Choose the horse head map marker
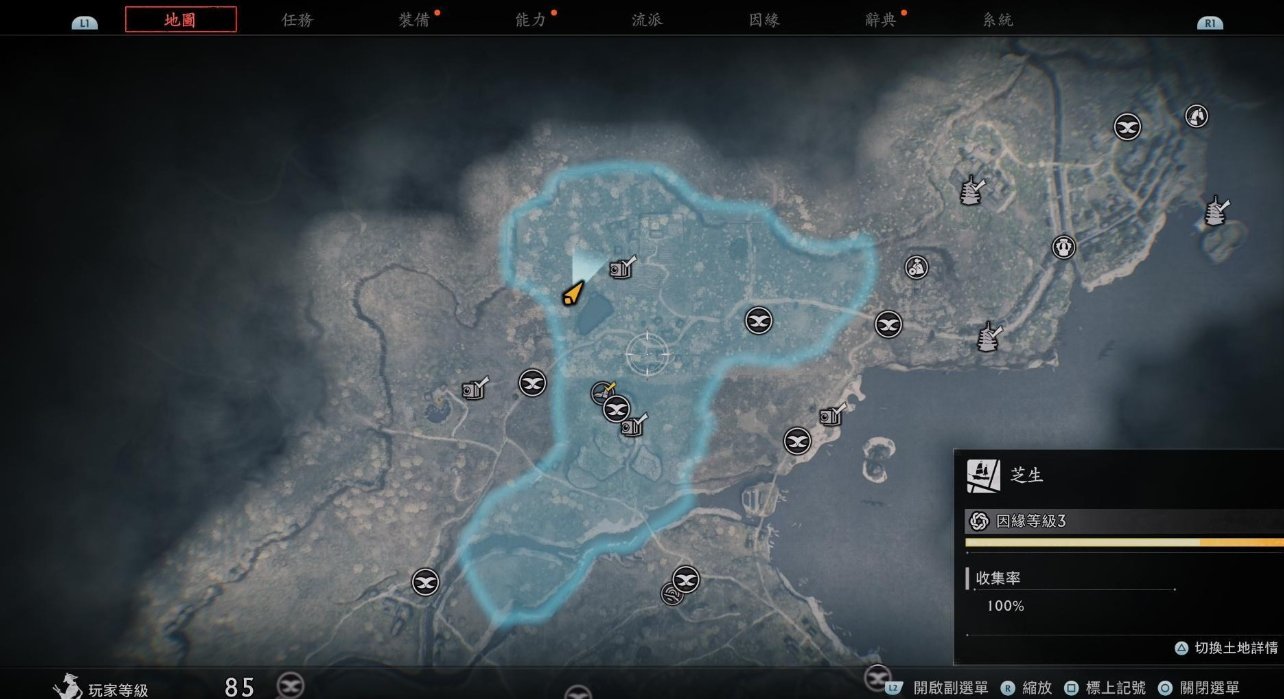 click(x=1196, y=117)
